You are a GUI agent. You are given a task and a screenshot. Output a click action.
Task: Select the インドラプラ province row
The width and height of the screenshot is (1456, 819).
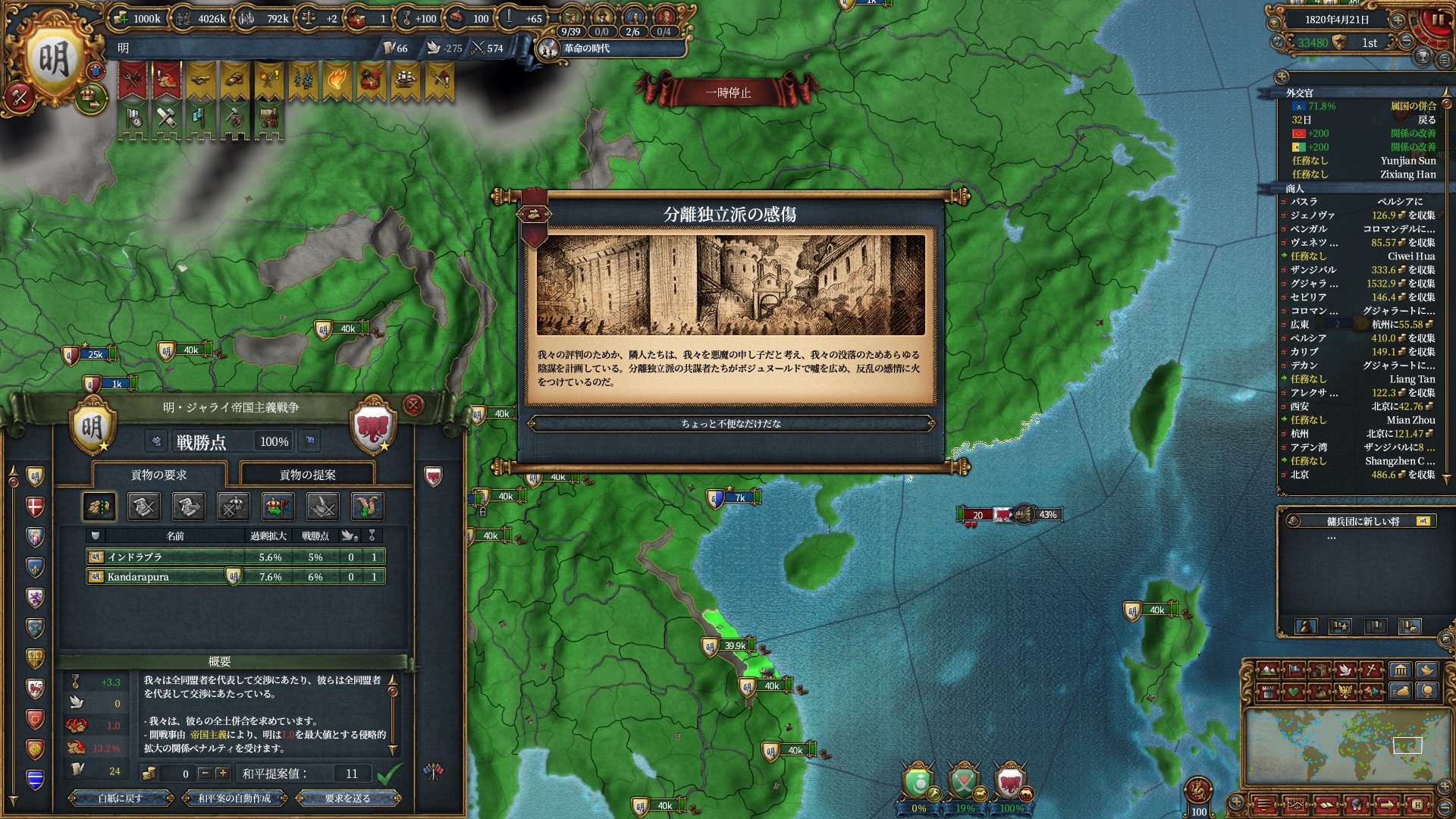point(235,557)
